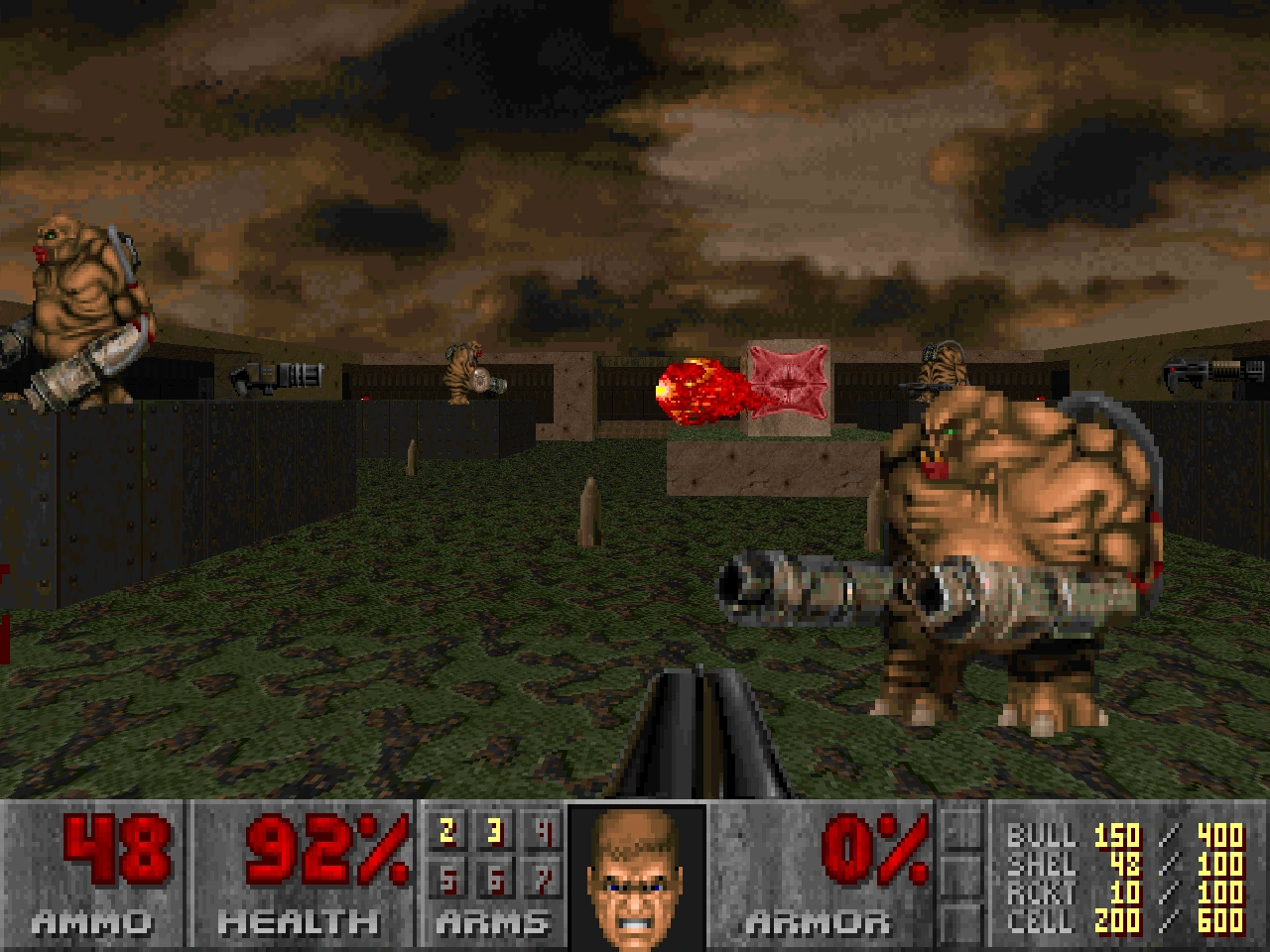Expand the CELL ammo row
Image resolution: width=1270 pixels, height=952 pixels.
click(1041, 921)
